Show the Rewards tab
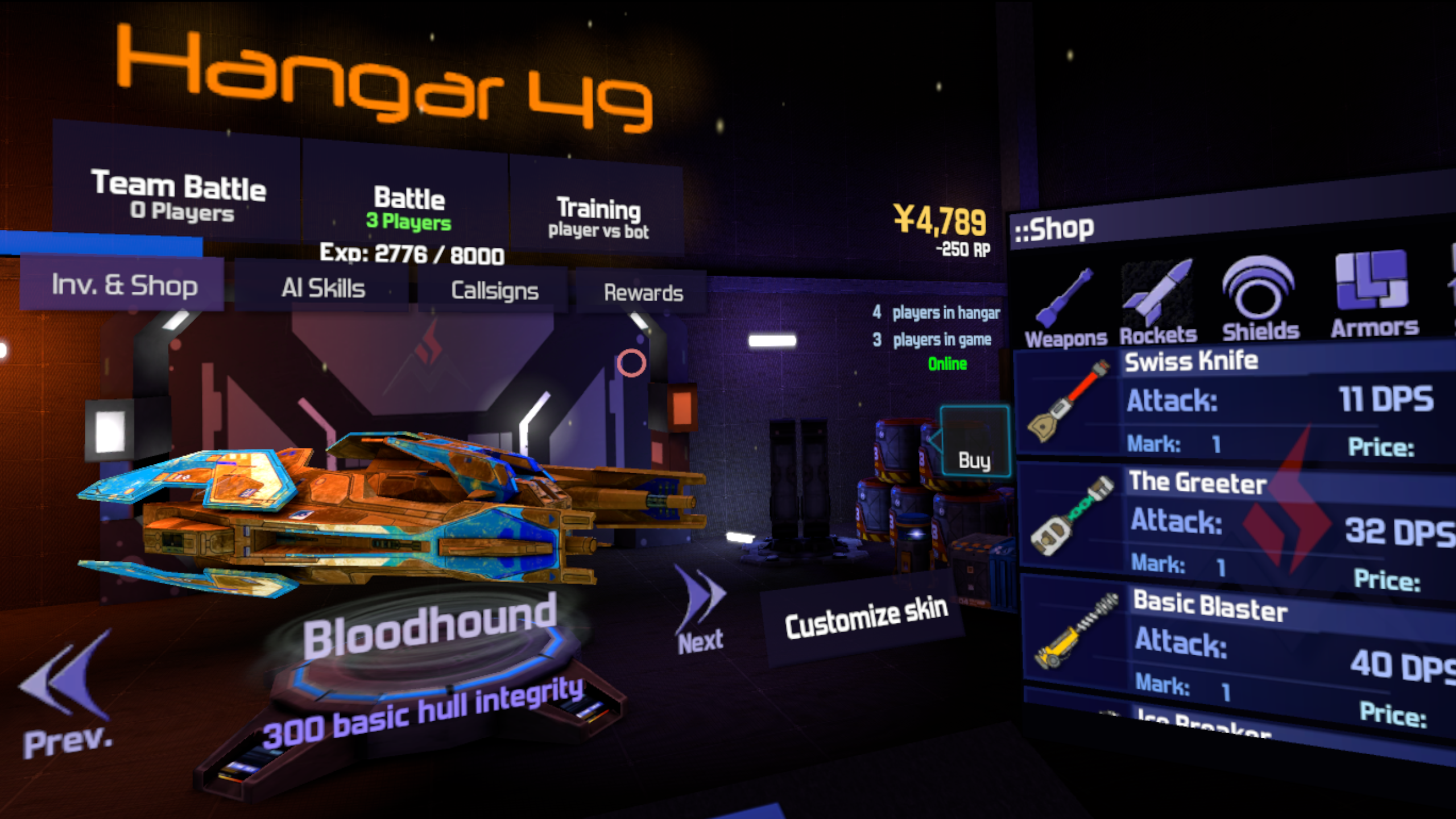Image resolution: width=1456 pixels, height=819 pixels. (643, 293)
